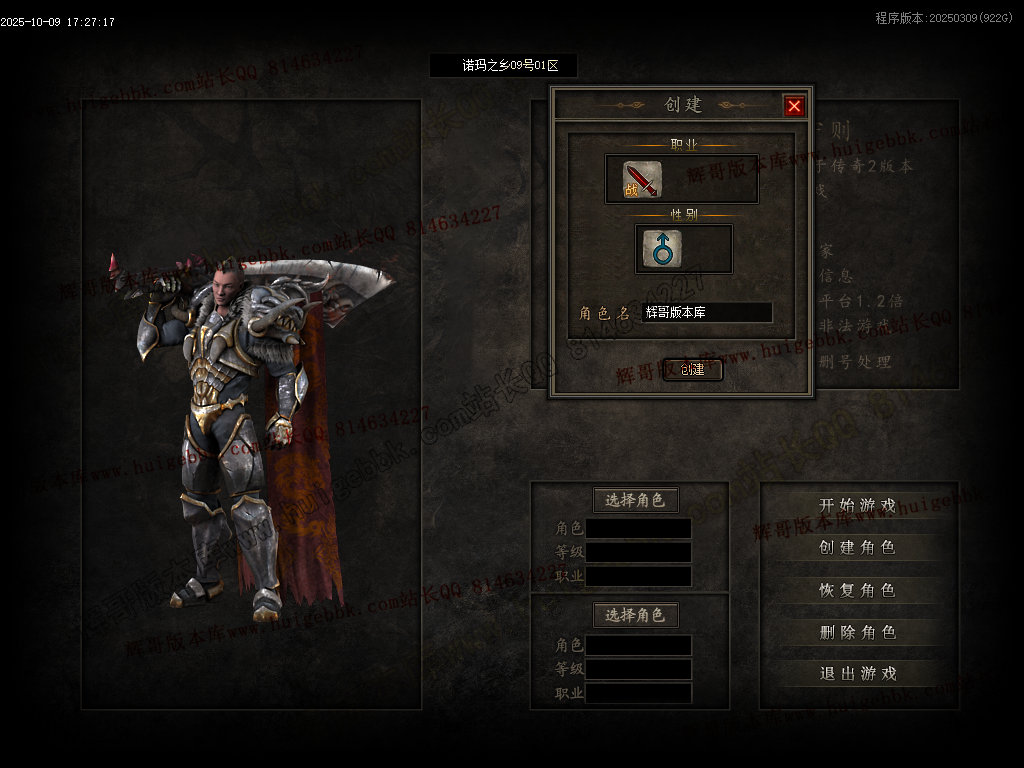1024x768 pixels.
Task: Confirm with the 创建 button in dialog
Action: [x=692, y=369]
